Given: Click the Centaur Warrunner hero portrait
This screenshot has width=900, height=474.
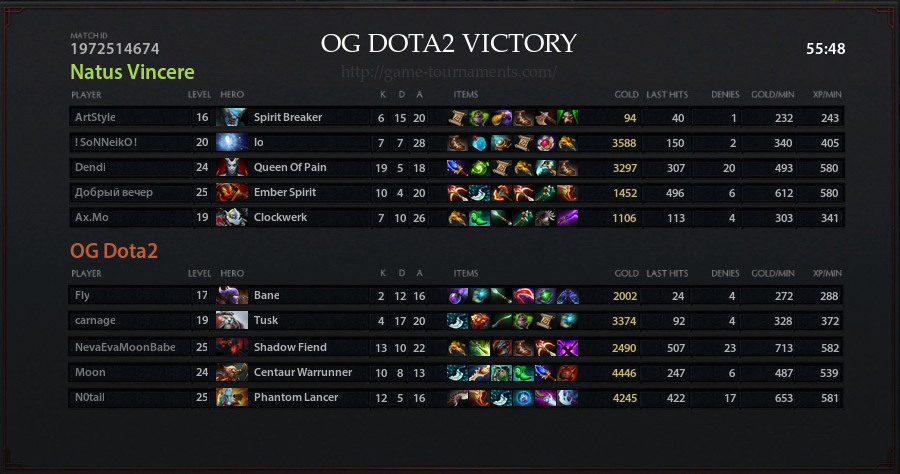Looking at the screenshot, I should click(231, 372).
